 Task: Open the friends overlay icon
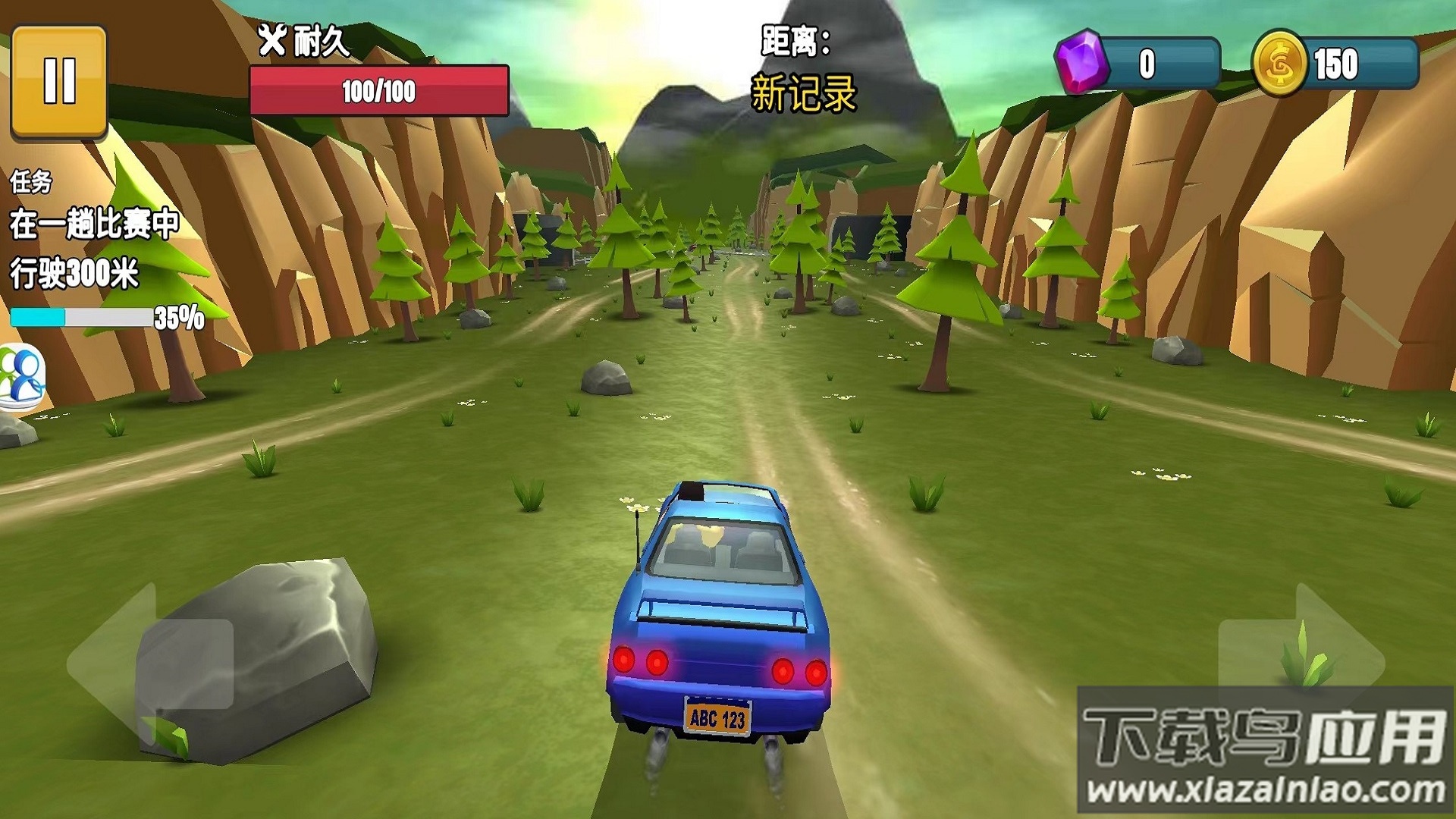pyautogui.click(x=21, y=377)
